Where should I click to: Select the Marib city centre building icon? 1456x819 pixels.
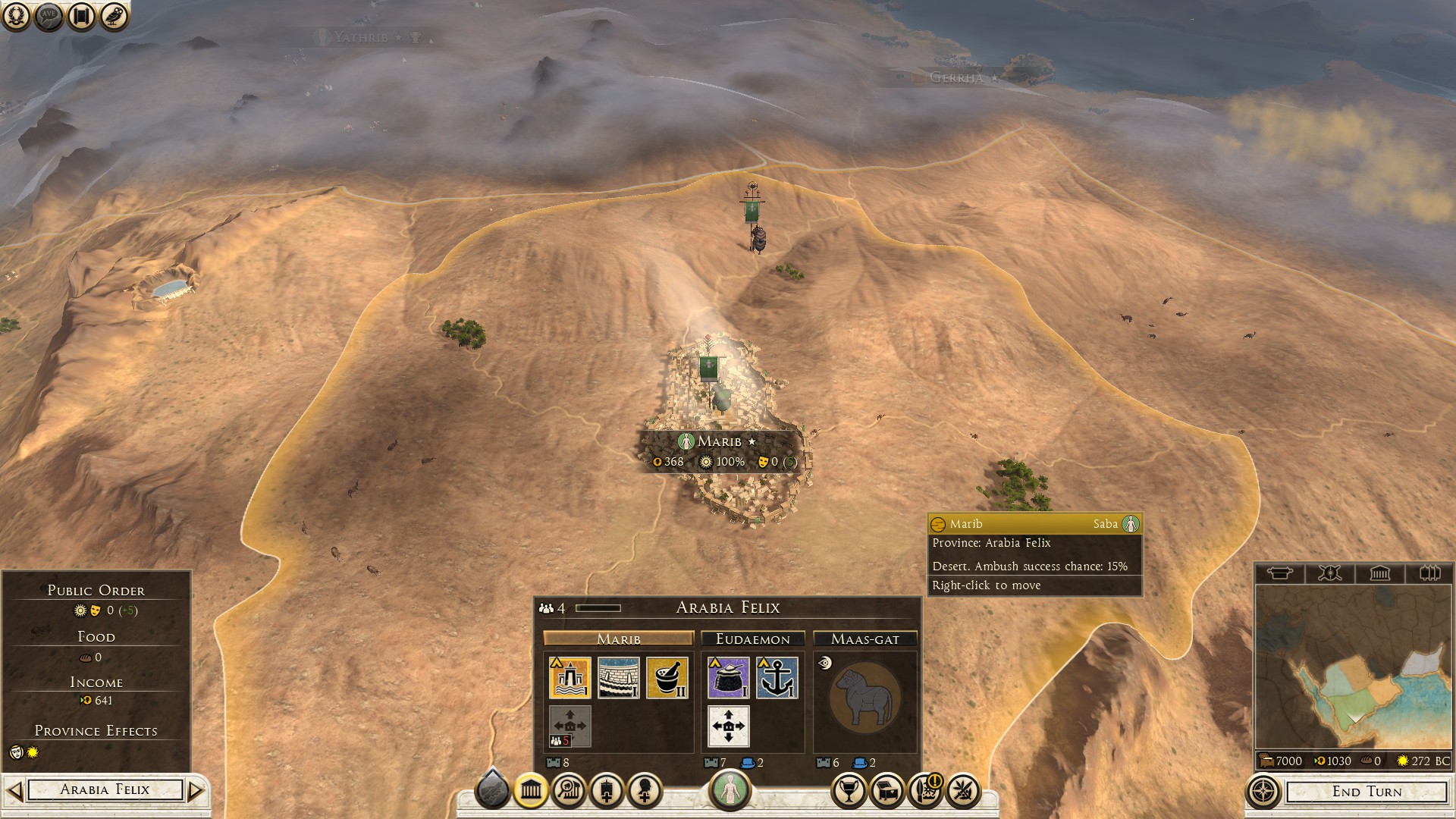pyautogui.click(x=570, y=677)
